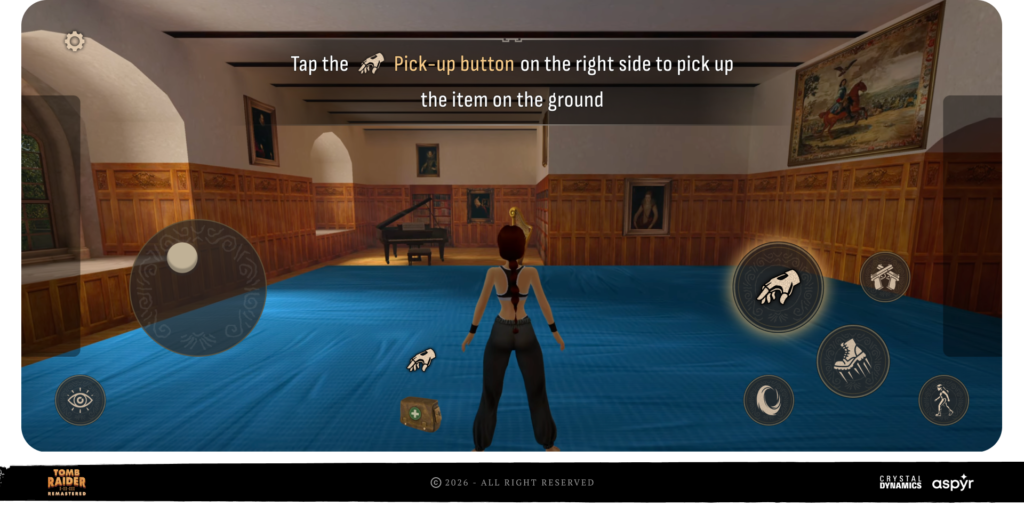Click the Tomb Raider Remastered logo
This screenshot has height=506, width=1024.
point(67,482)
